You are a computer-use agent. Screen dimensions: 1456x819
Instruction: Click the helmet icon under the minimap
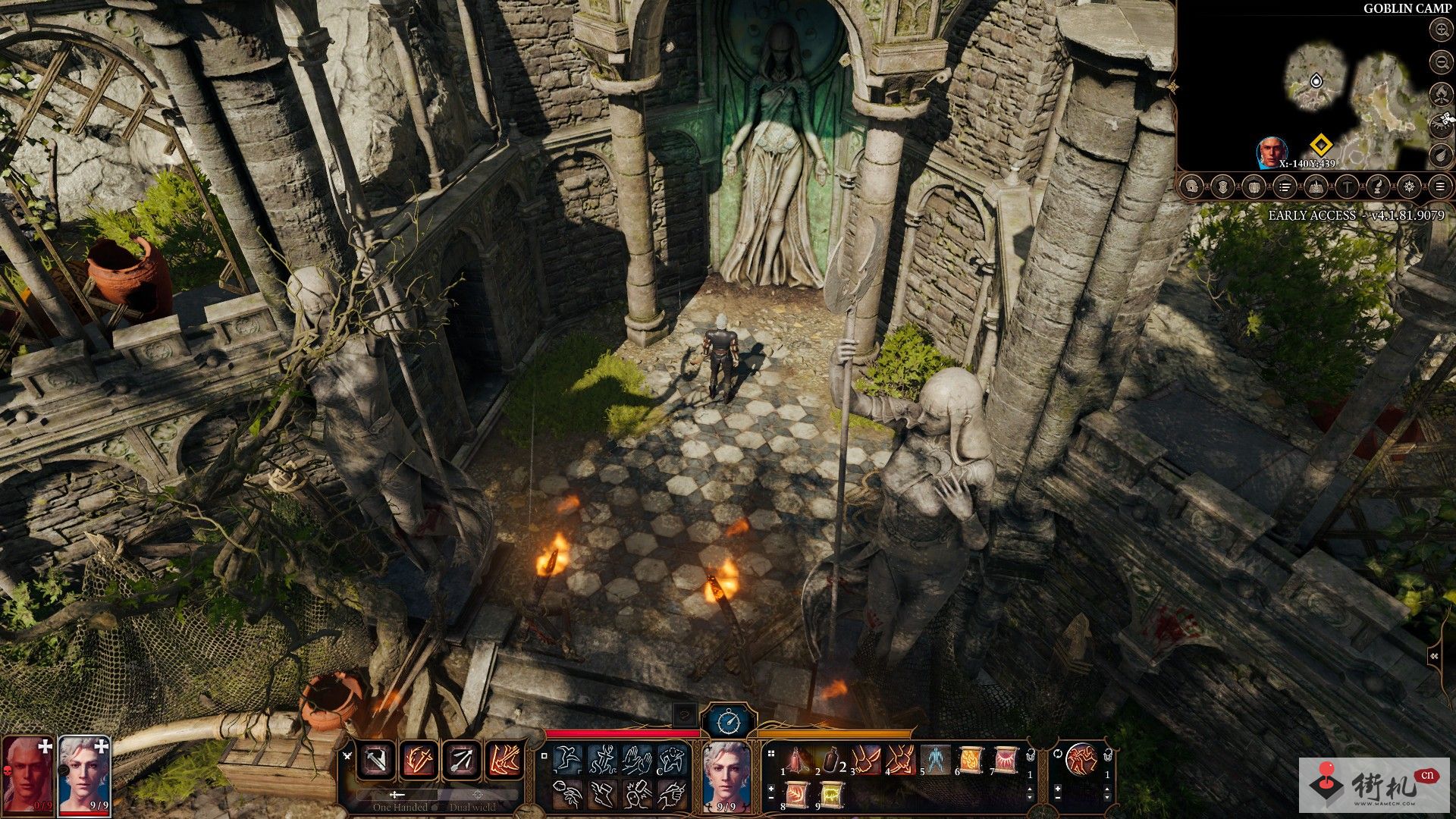coord(1192,187)
